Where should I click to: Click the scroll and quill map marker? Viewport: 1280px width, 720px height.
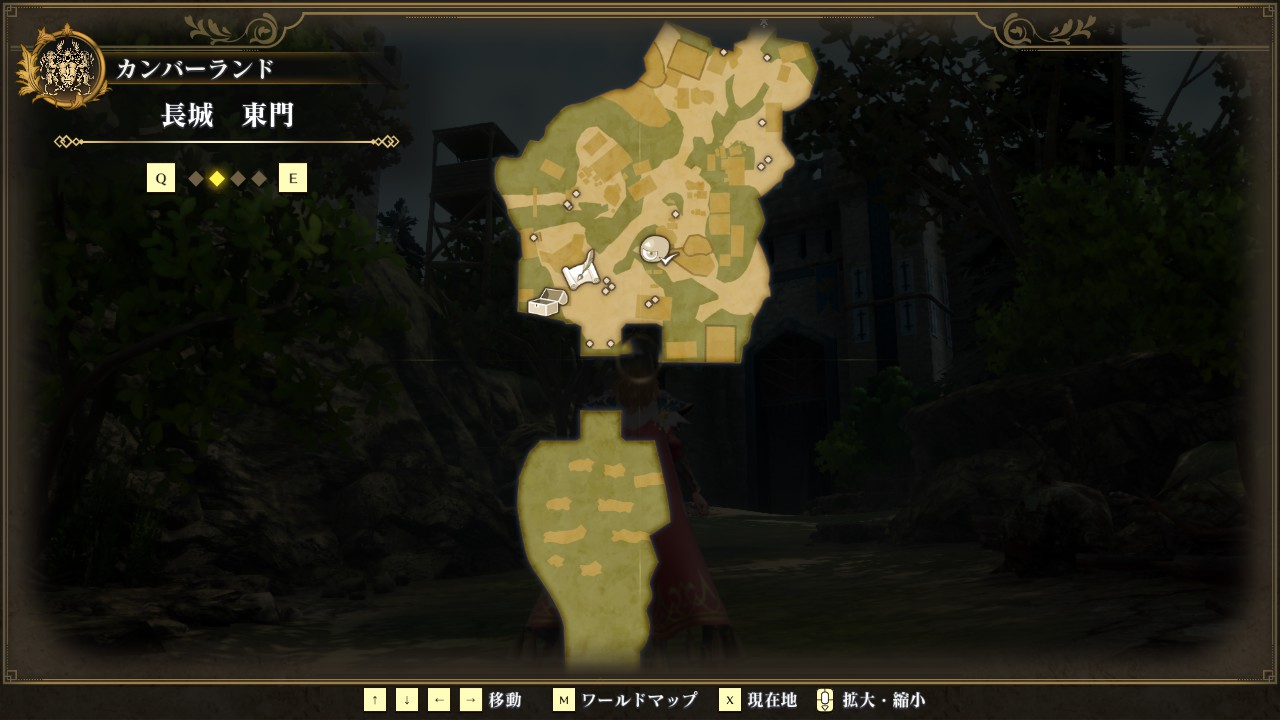580,270
